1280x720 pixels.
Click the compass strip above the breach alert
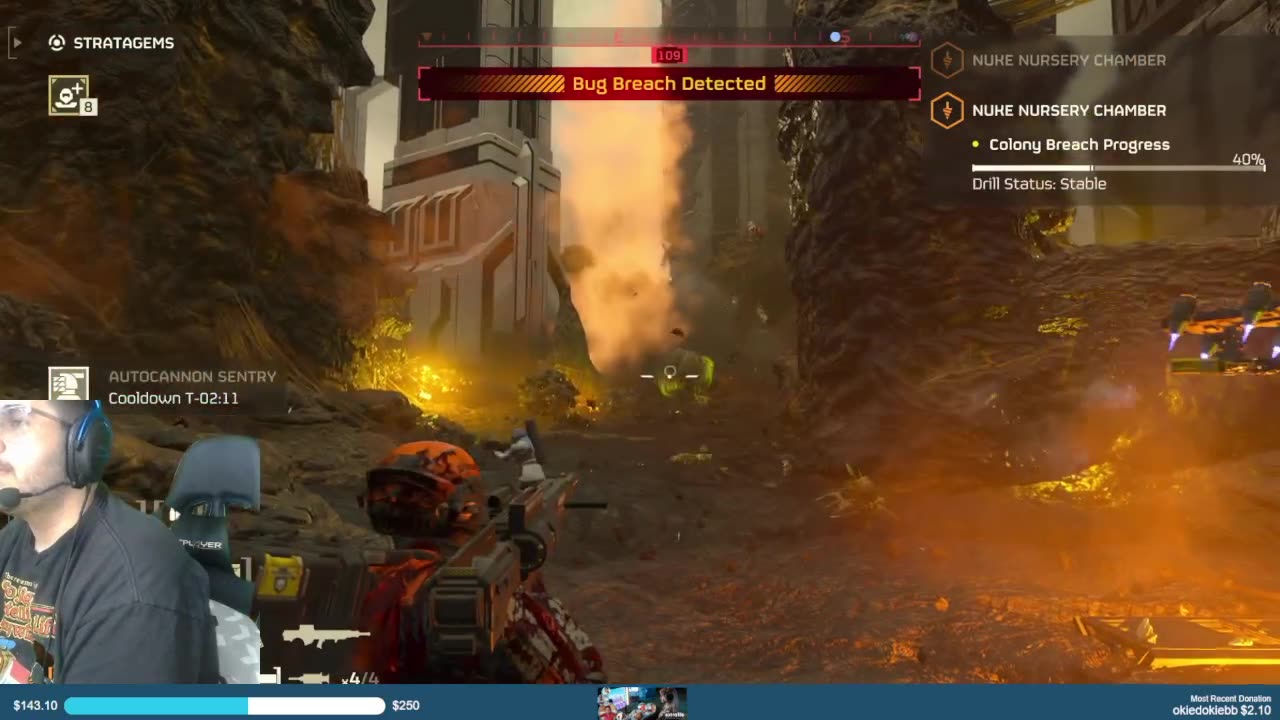(x=668, y=38)
